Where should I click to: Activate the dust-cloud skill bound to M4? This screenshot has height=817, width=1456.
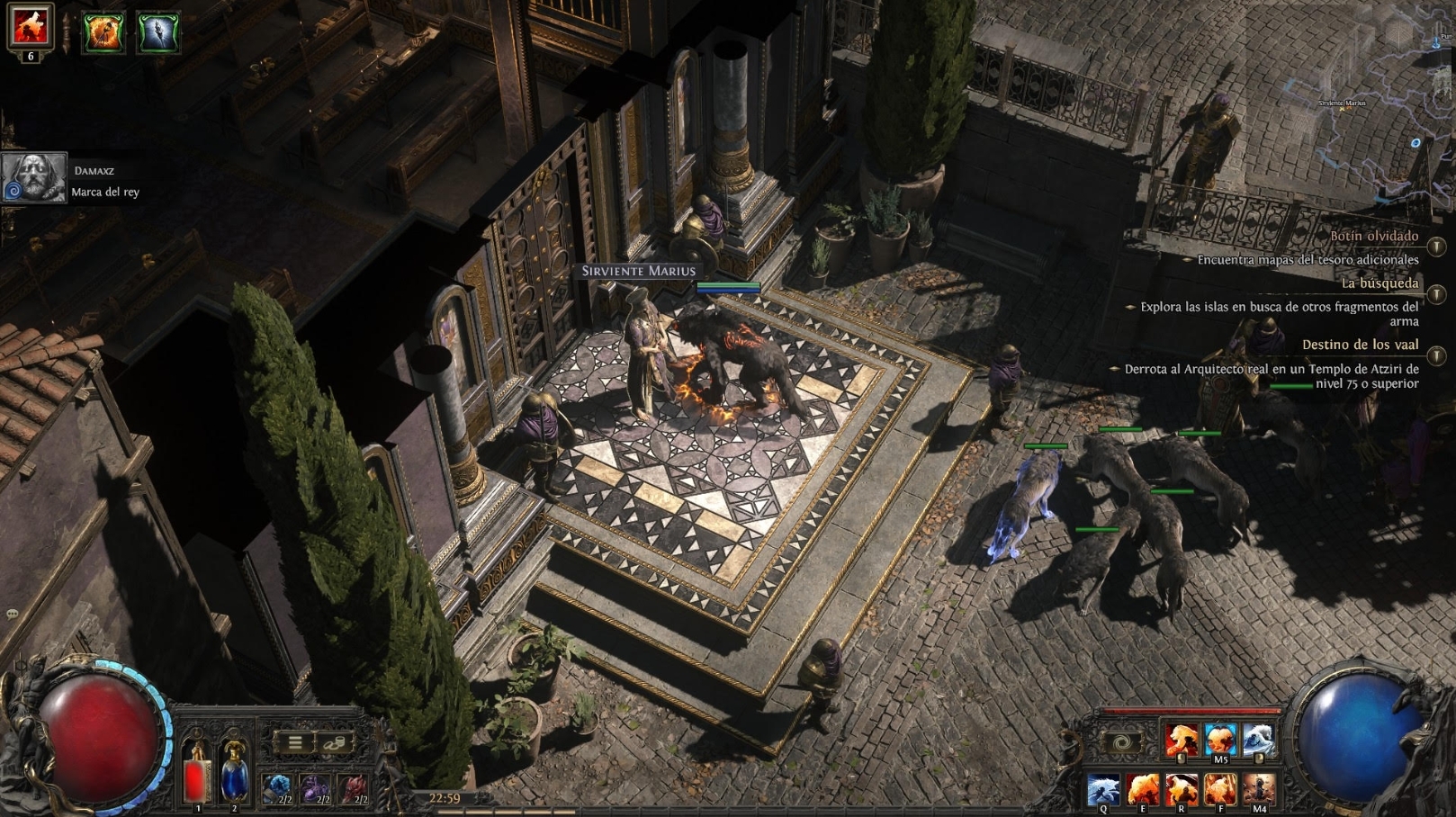click(x=1259, y=789)
